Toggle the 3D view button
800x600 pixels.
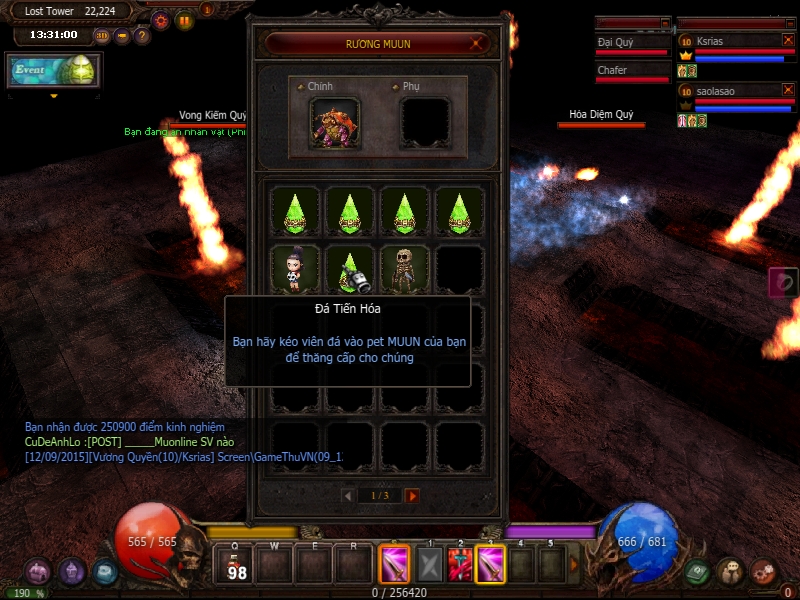101,35
